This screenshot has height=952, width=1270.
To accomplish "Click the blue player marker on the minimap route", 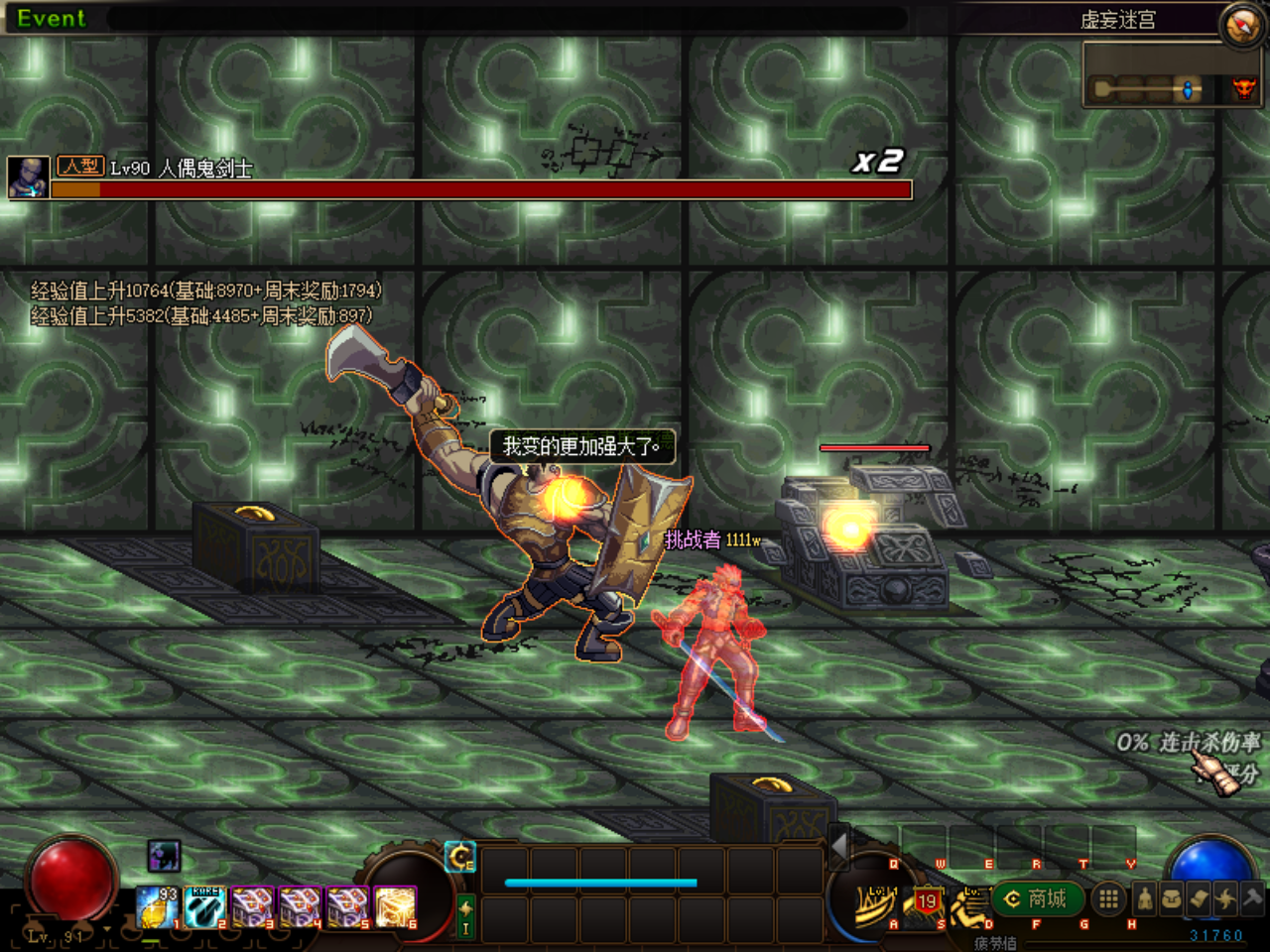I will (x=1187, y=88).
